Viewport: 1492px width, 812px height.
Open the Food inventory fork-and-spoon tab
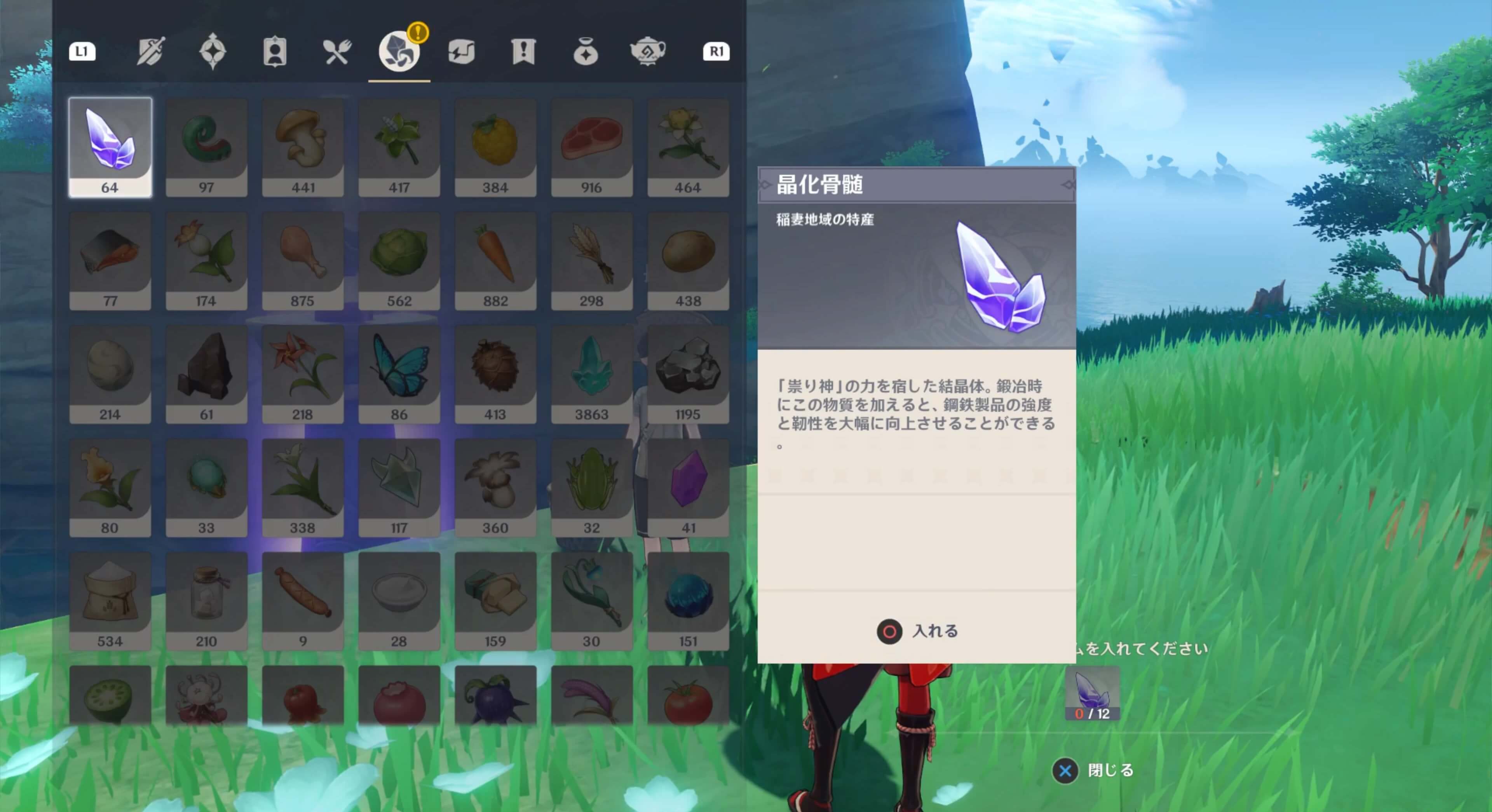pyautogui.click(x=336, y=52)
